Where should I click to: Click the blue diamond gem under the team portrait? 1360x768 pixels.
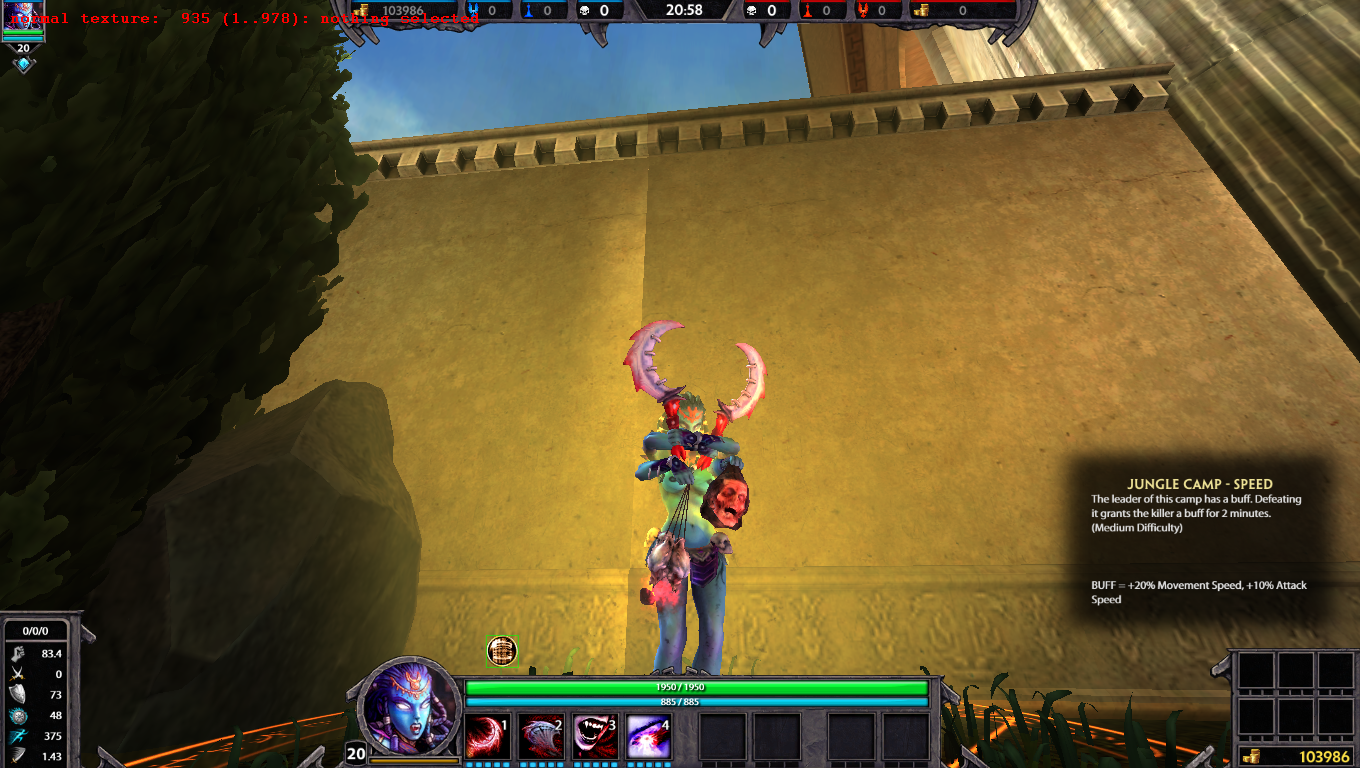coord(23,65)
